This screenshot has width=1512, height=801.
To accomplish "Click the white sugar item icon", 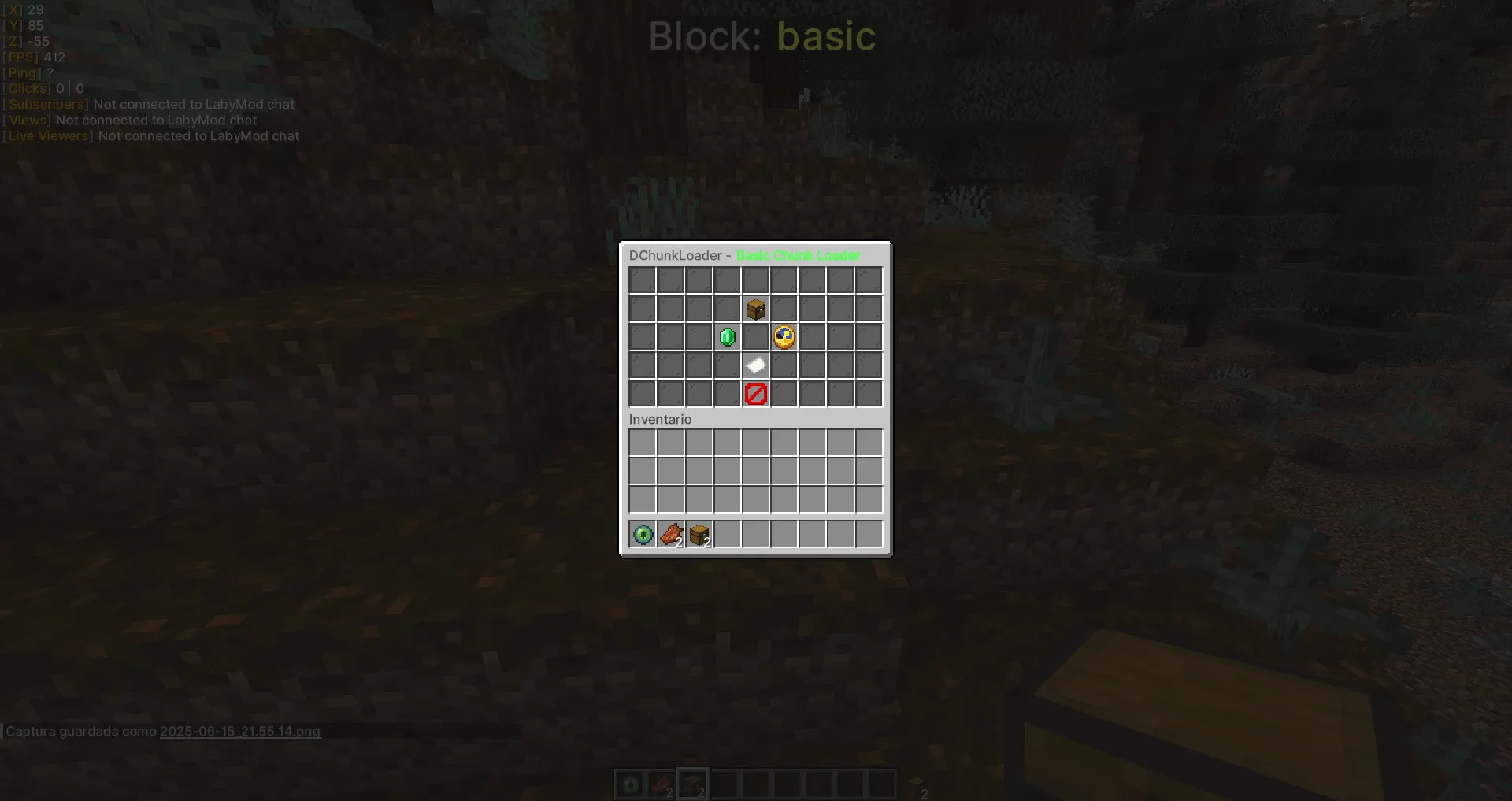I will pos(755,365).
